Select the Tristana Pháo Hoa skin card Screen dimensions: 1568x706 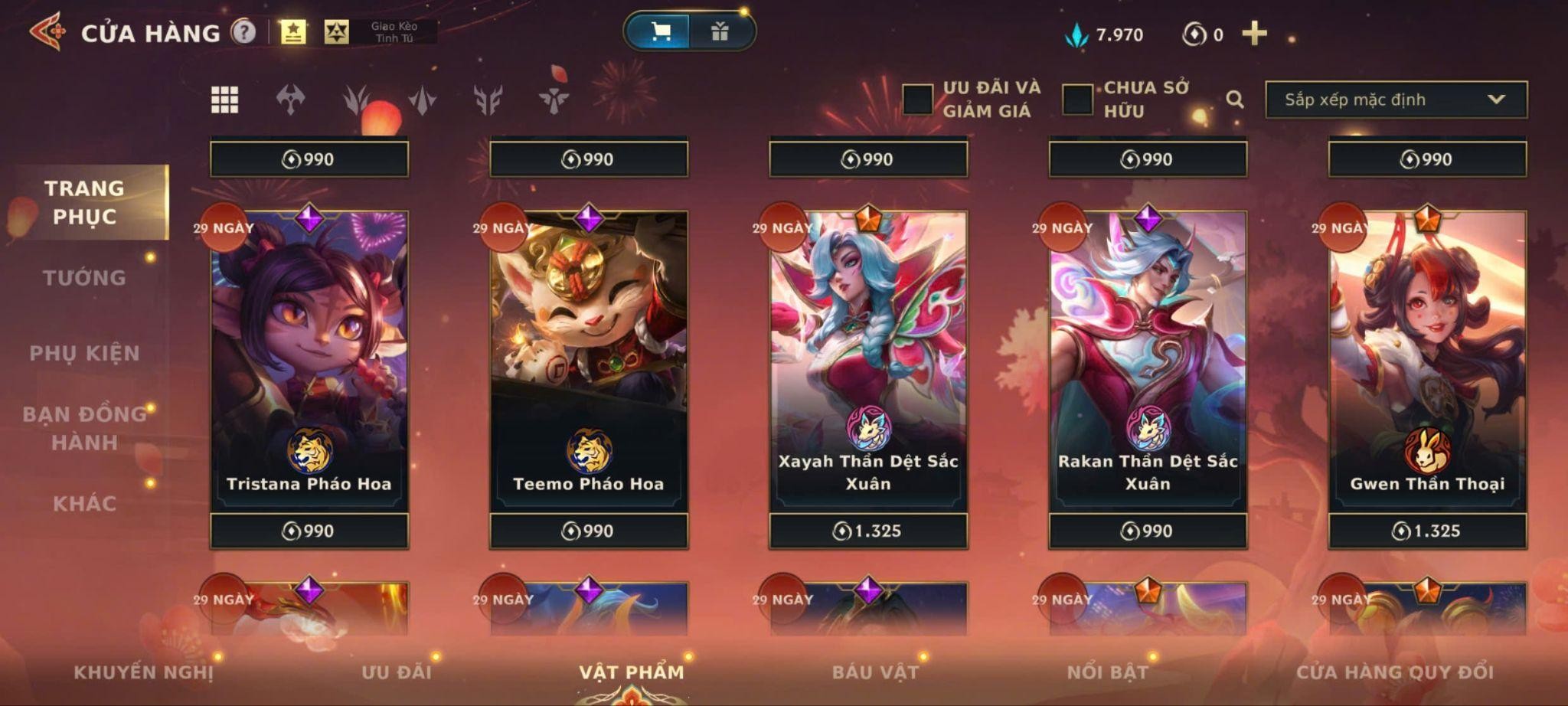[x=309, y=360]
